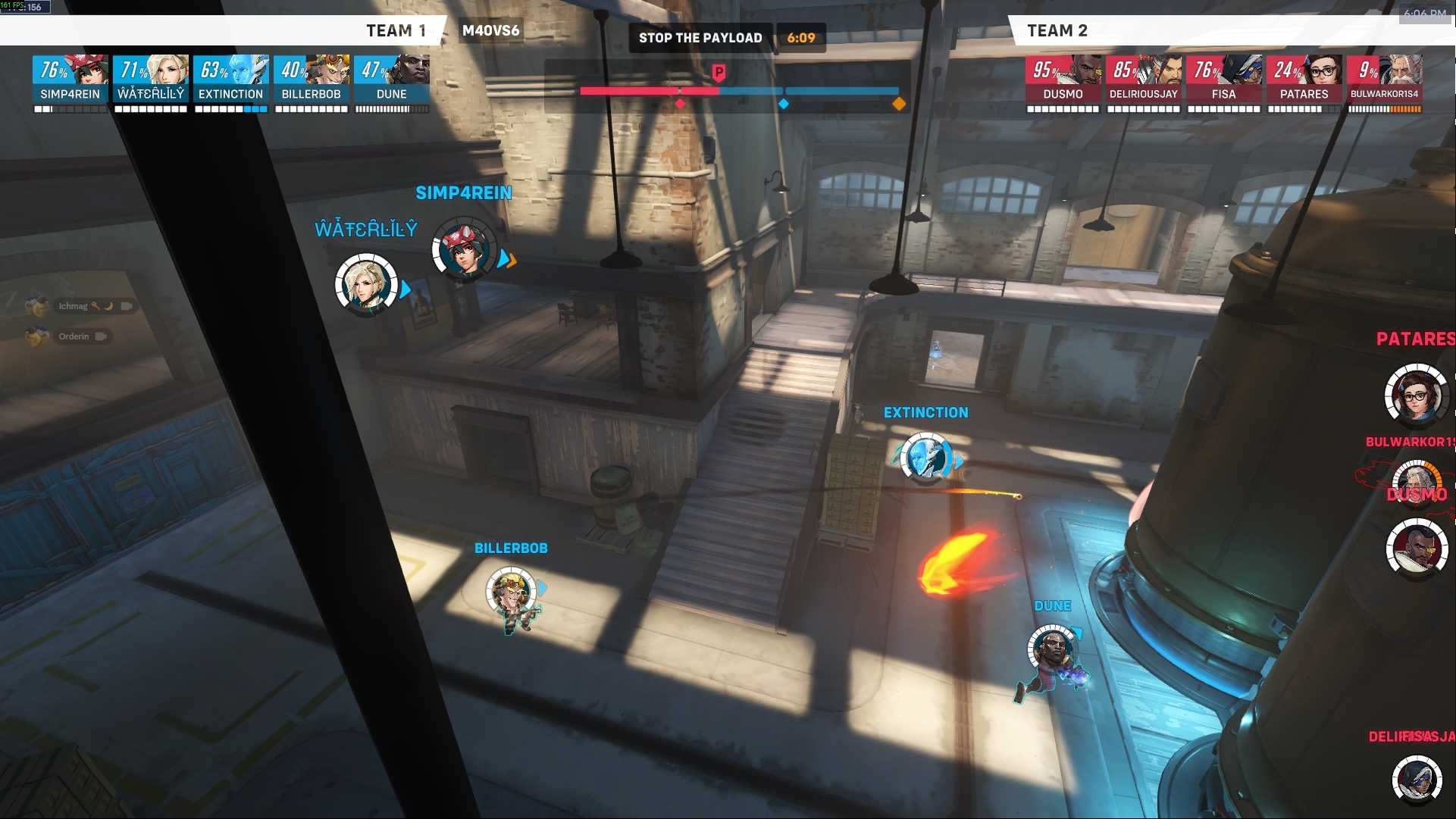Screen dimensions: 1456x819
Task: Click Ichmag in the voice chat overlay
Action: click(x=73, y=306)
